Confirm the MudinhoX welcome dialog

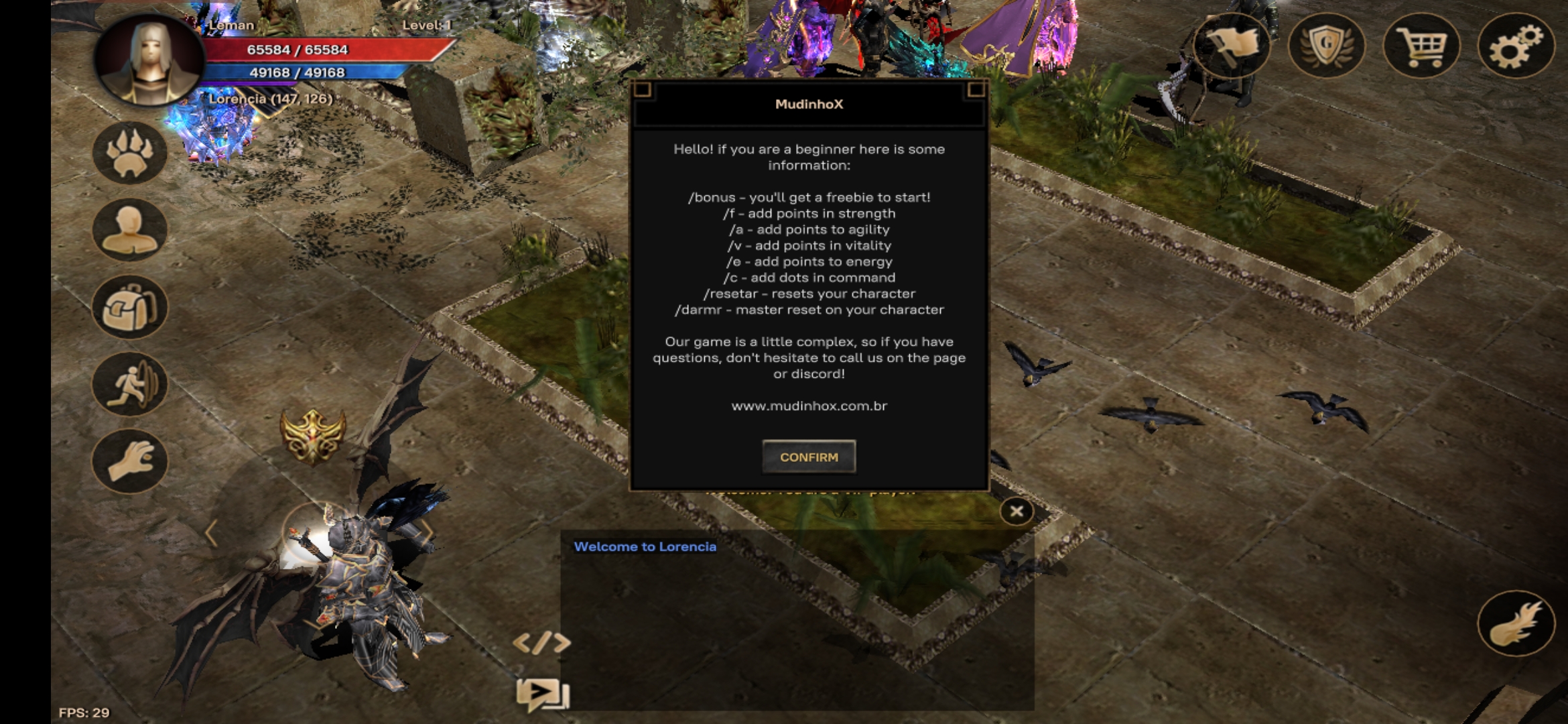[809, 457]
